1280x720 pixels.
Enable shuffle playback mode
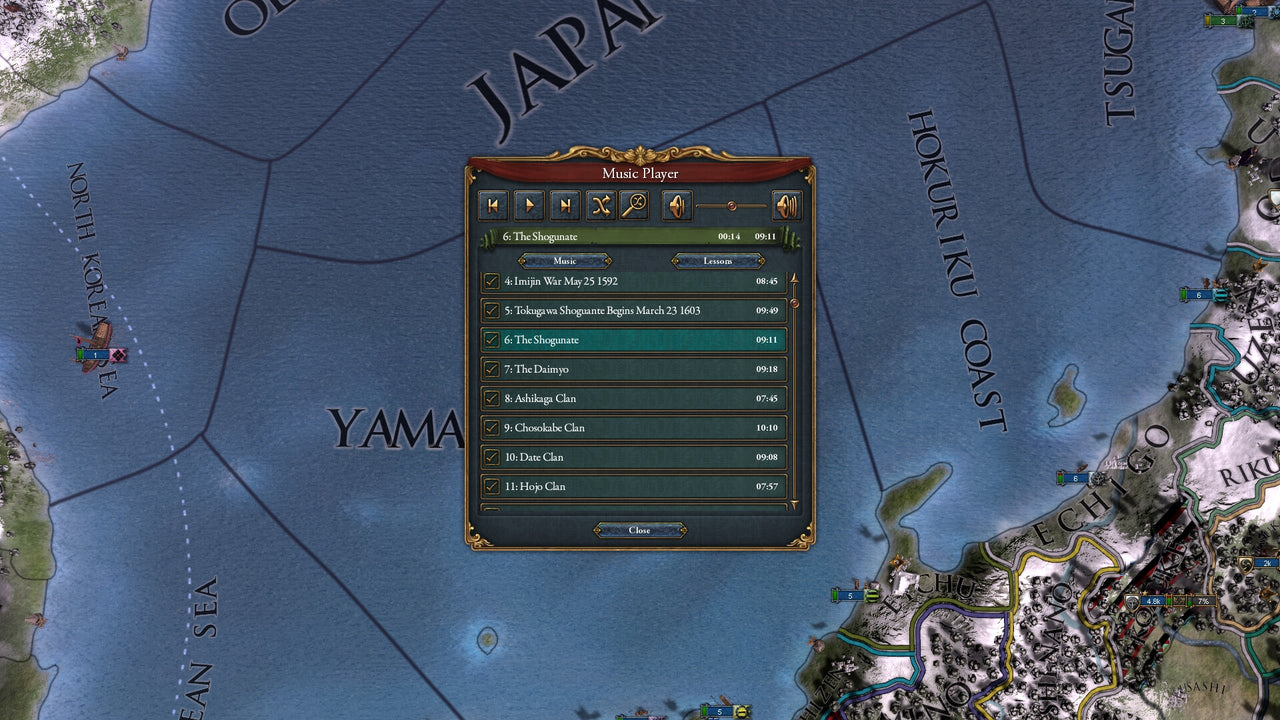(601, 205)
